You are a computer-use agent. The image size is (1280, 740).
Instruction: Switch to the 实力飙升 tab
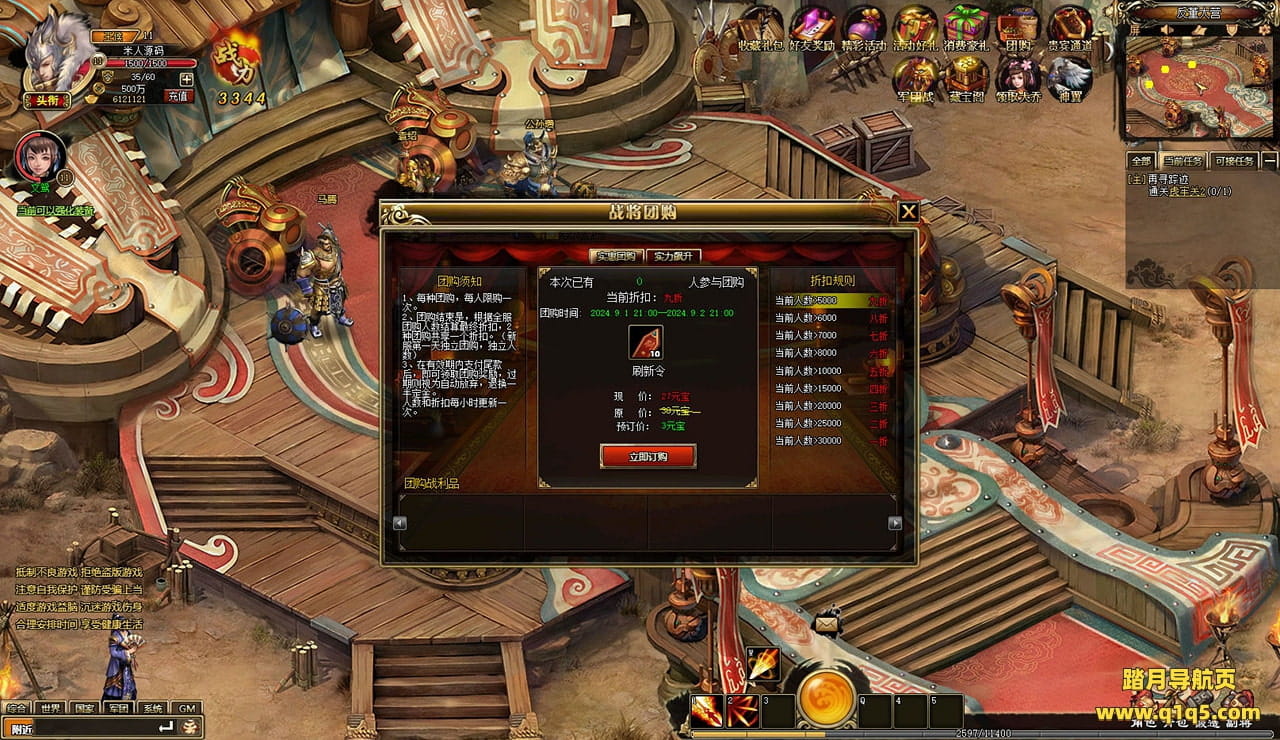pyautogui.click(x=673, y=256)
